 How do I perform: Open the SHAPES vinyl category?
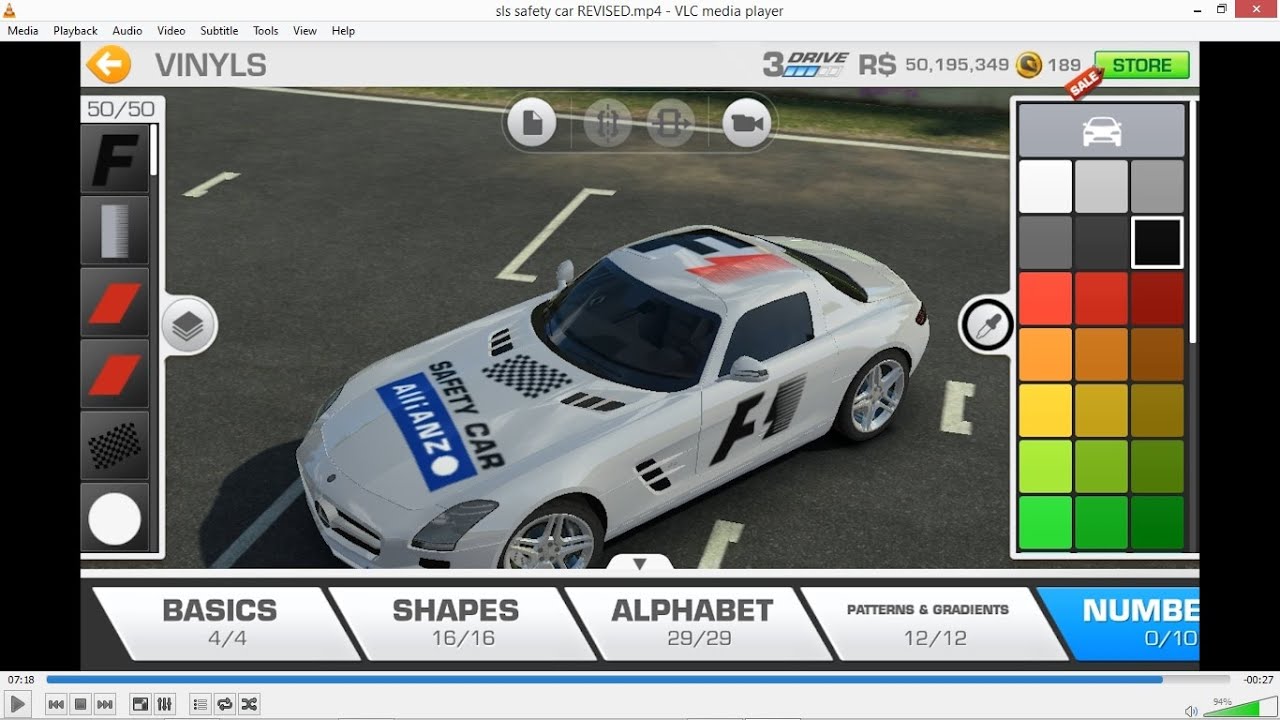pos(456,623)
